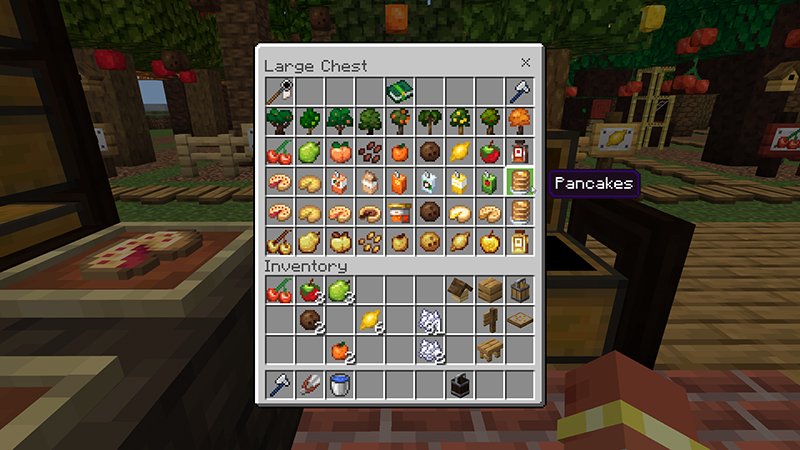800x450 pixels.
Task: Select the highlighted Pancakes slot
Action: coord(520,182)
